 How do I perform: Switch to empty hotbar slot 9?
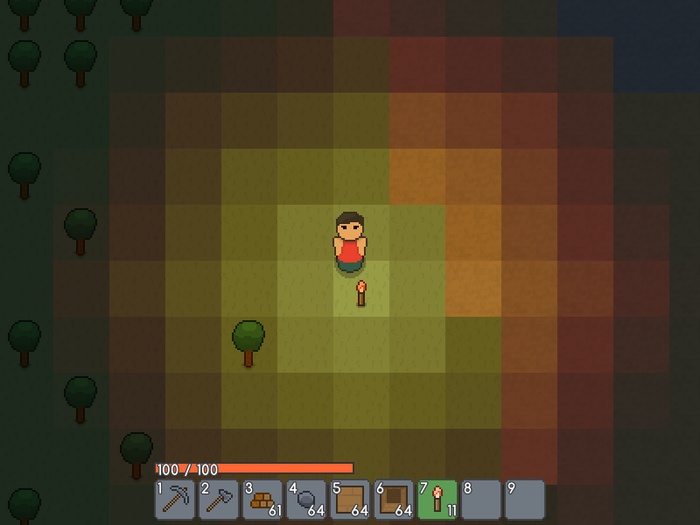point(525,499)
